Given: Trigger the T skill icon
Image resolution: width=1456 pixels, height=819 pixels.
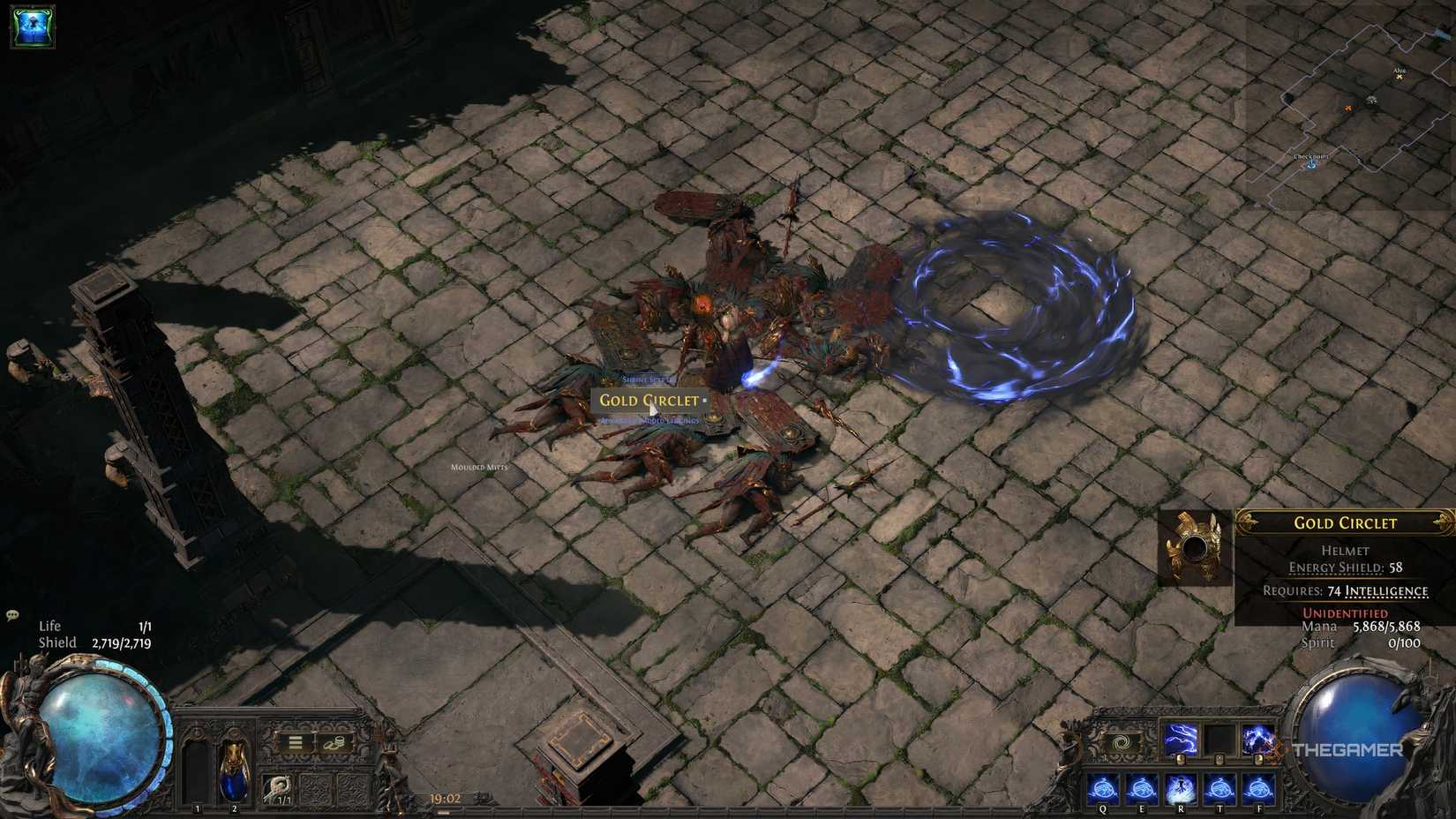Looking at the screenshot, I should pos(1220,787).
